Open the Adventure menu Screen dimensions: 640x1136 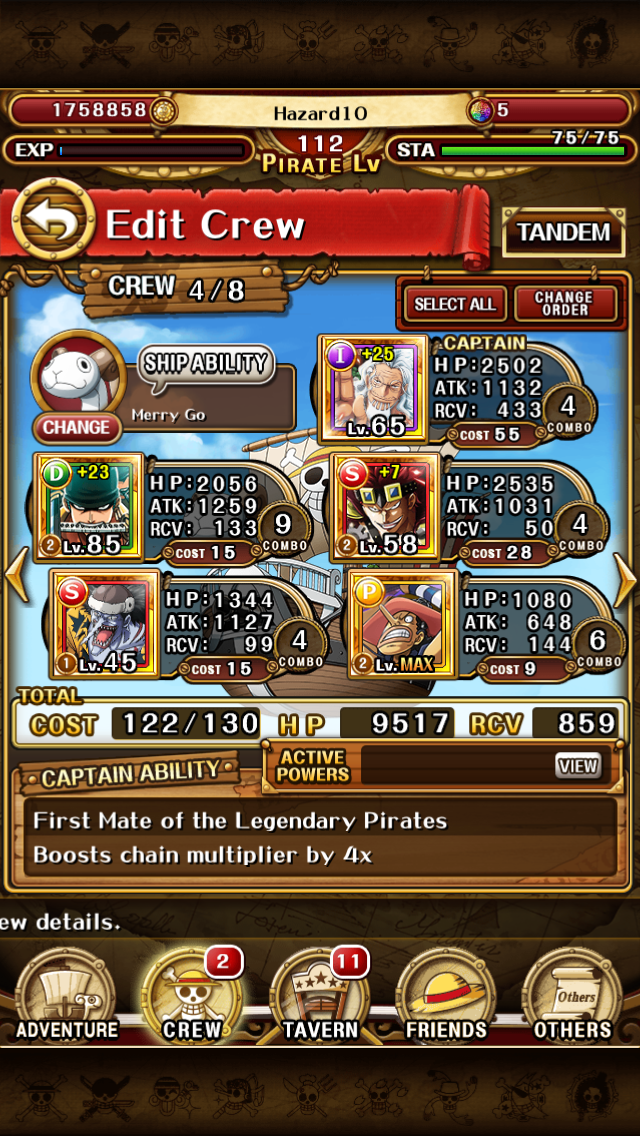click(67, 997)
